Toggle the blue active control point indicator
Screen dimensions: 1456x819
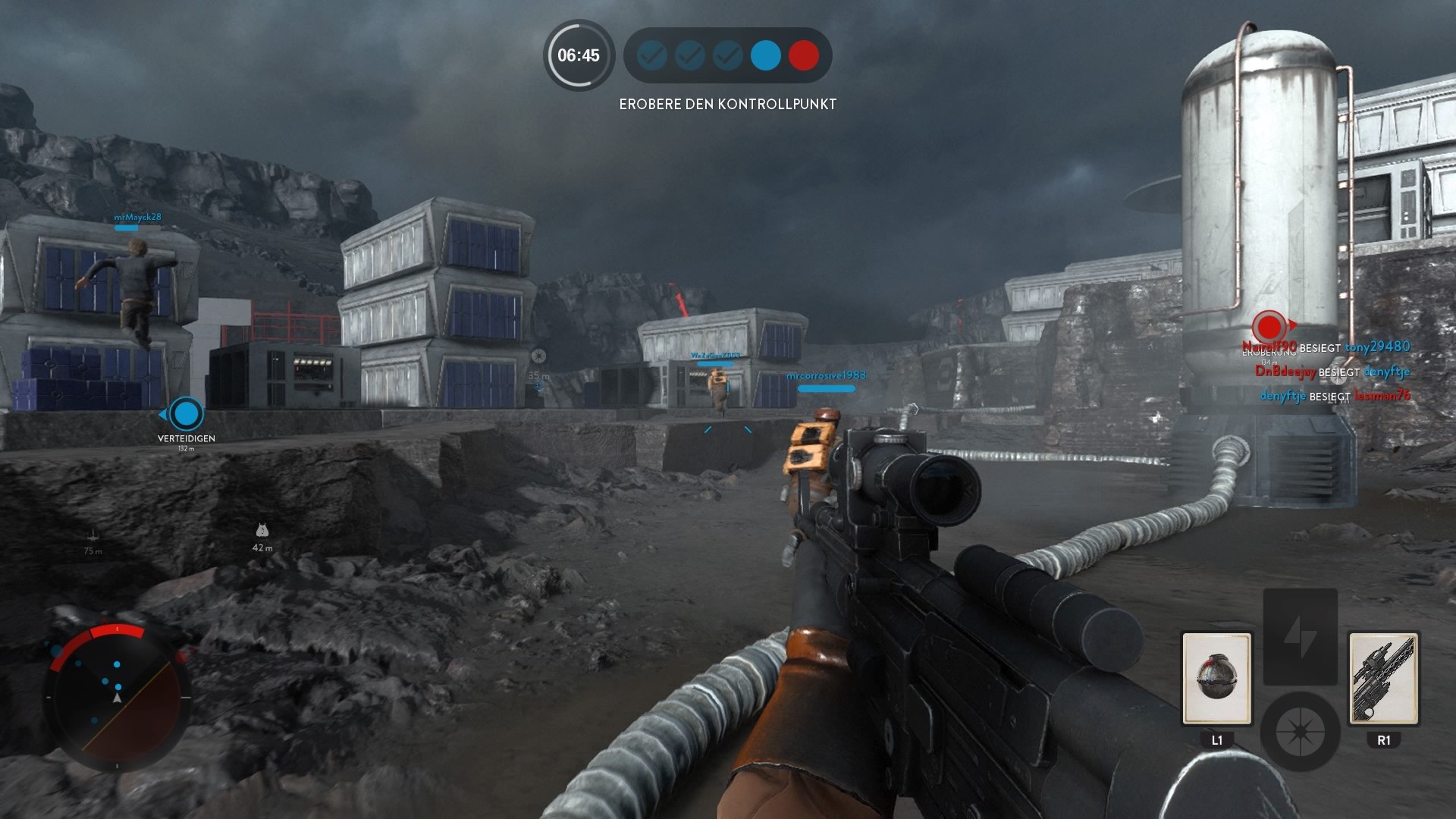coord(766,55)
